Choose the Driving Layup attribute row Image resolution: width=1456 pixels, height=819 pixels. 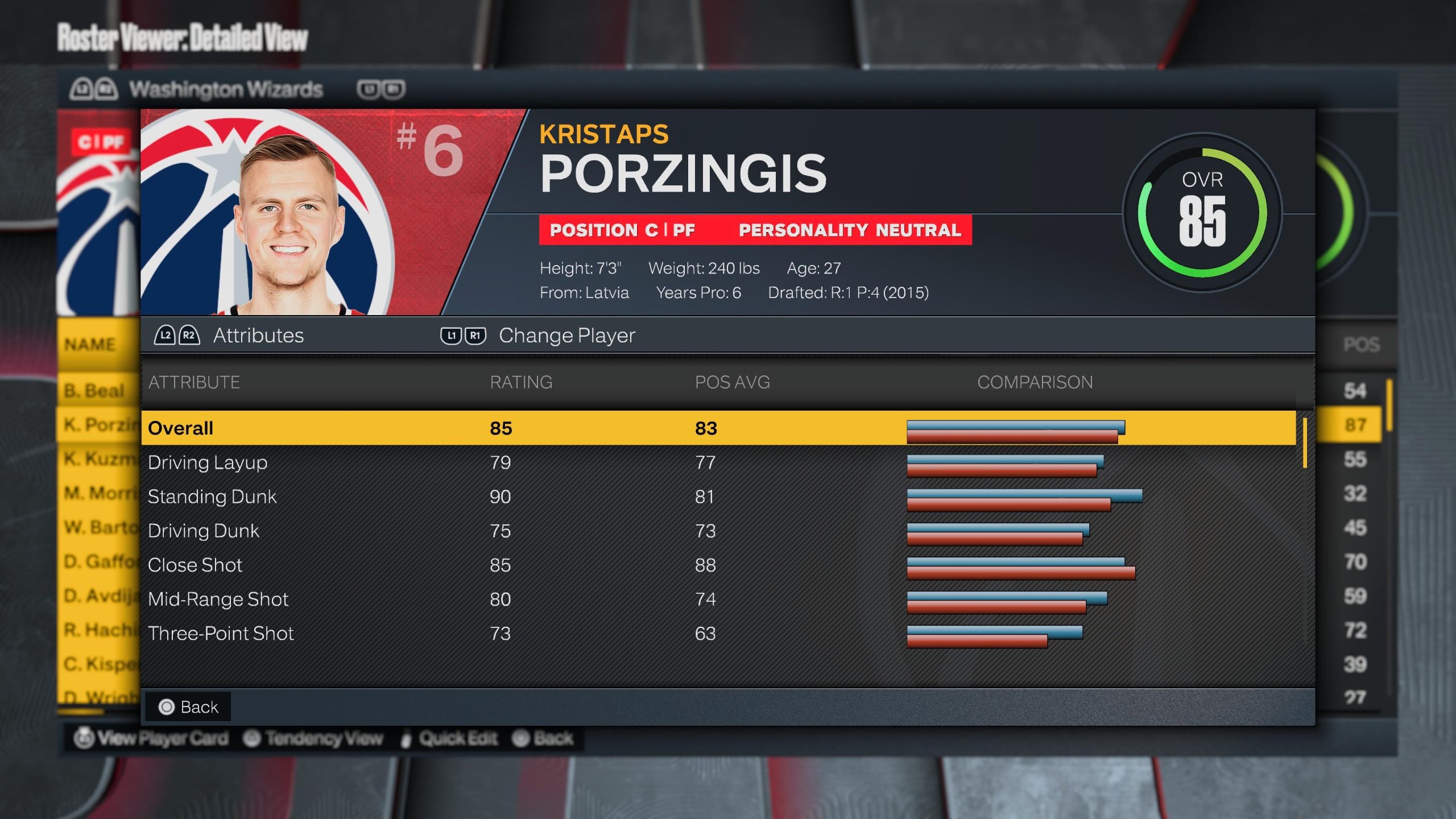(x=718, y=462)
